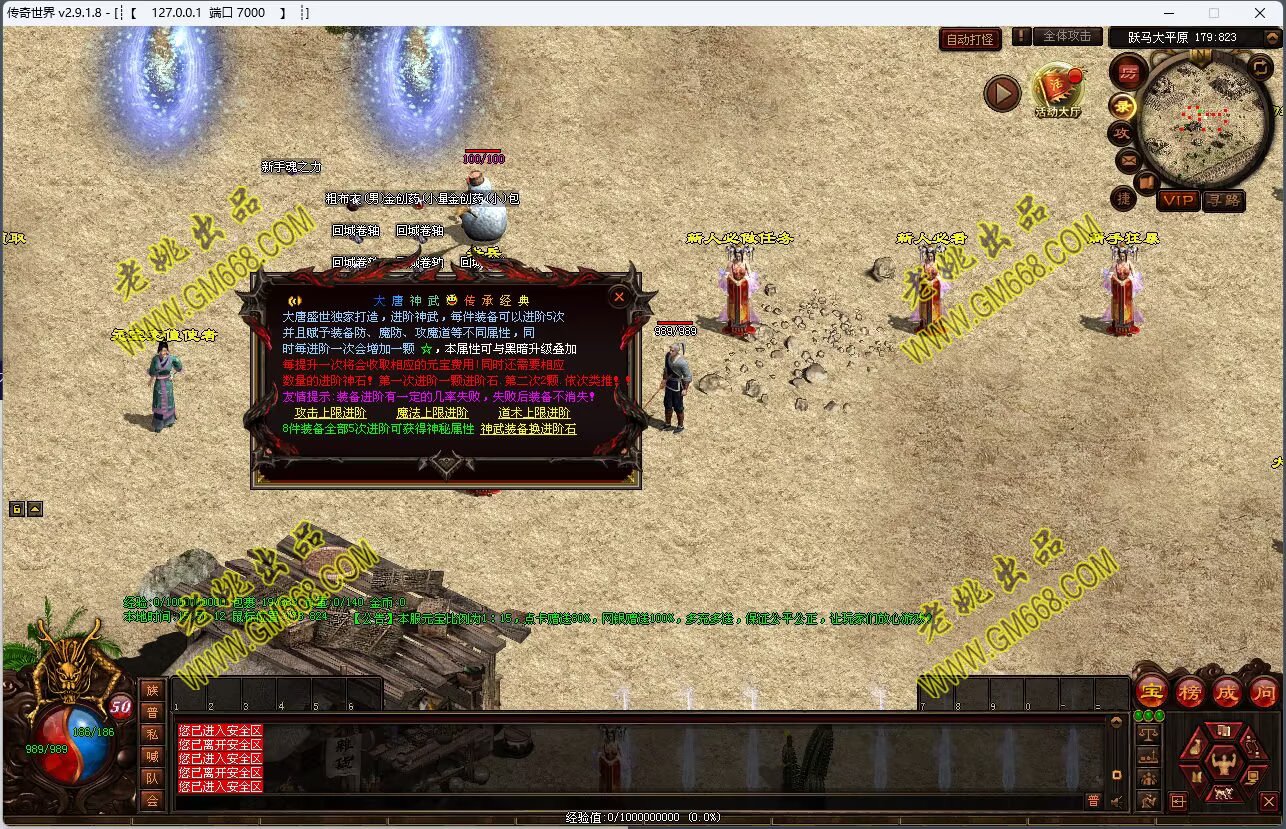
Task: Select the 魔法上限进阶 option
Action: (432, 413)
